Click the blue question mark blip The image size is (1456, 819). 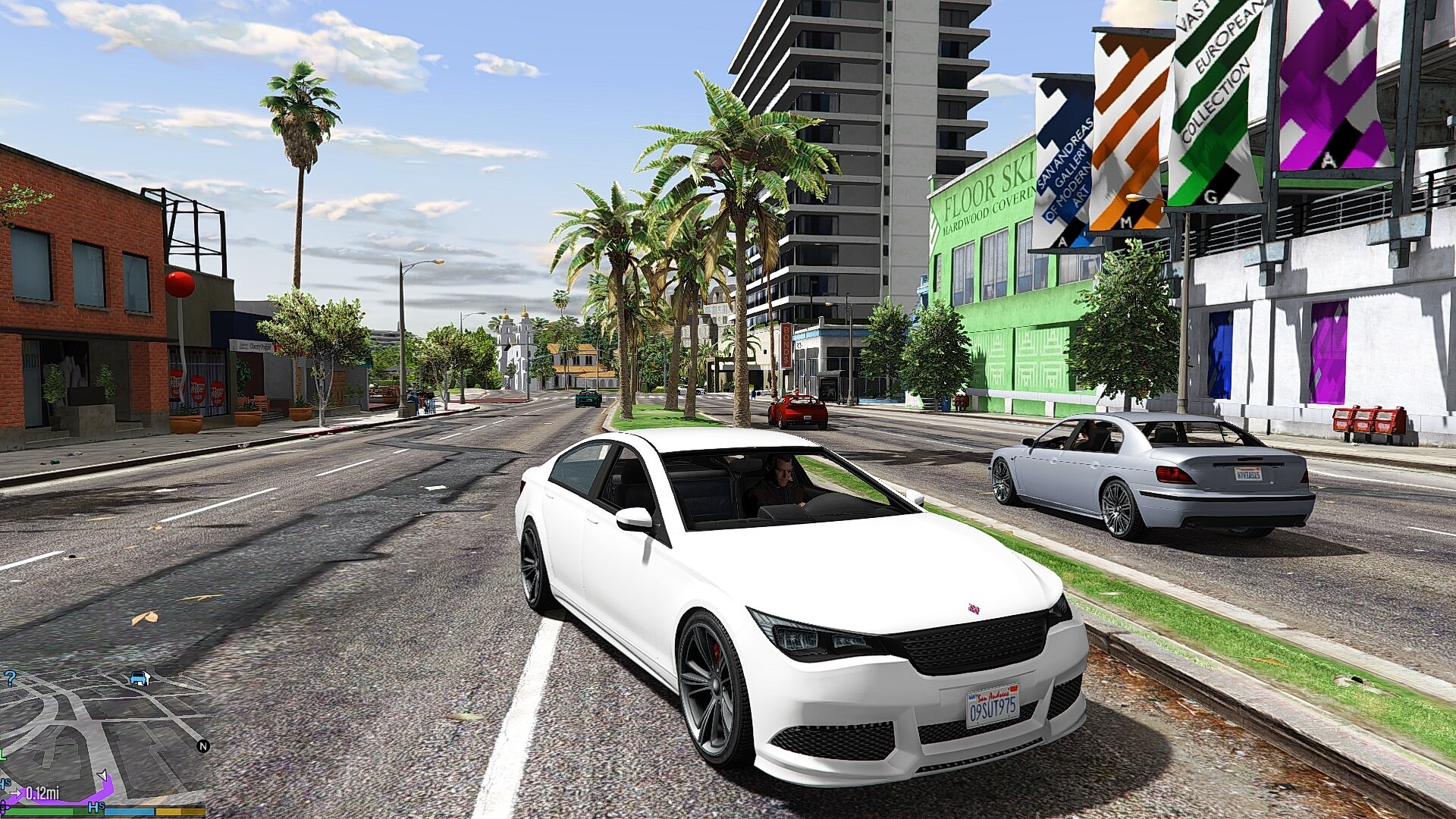(x=10, y=678)
